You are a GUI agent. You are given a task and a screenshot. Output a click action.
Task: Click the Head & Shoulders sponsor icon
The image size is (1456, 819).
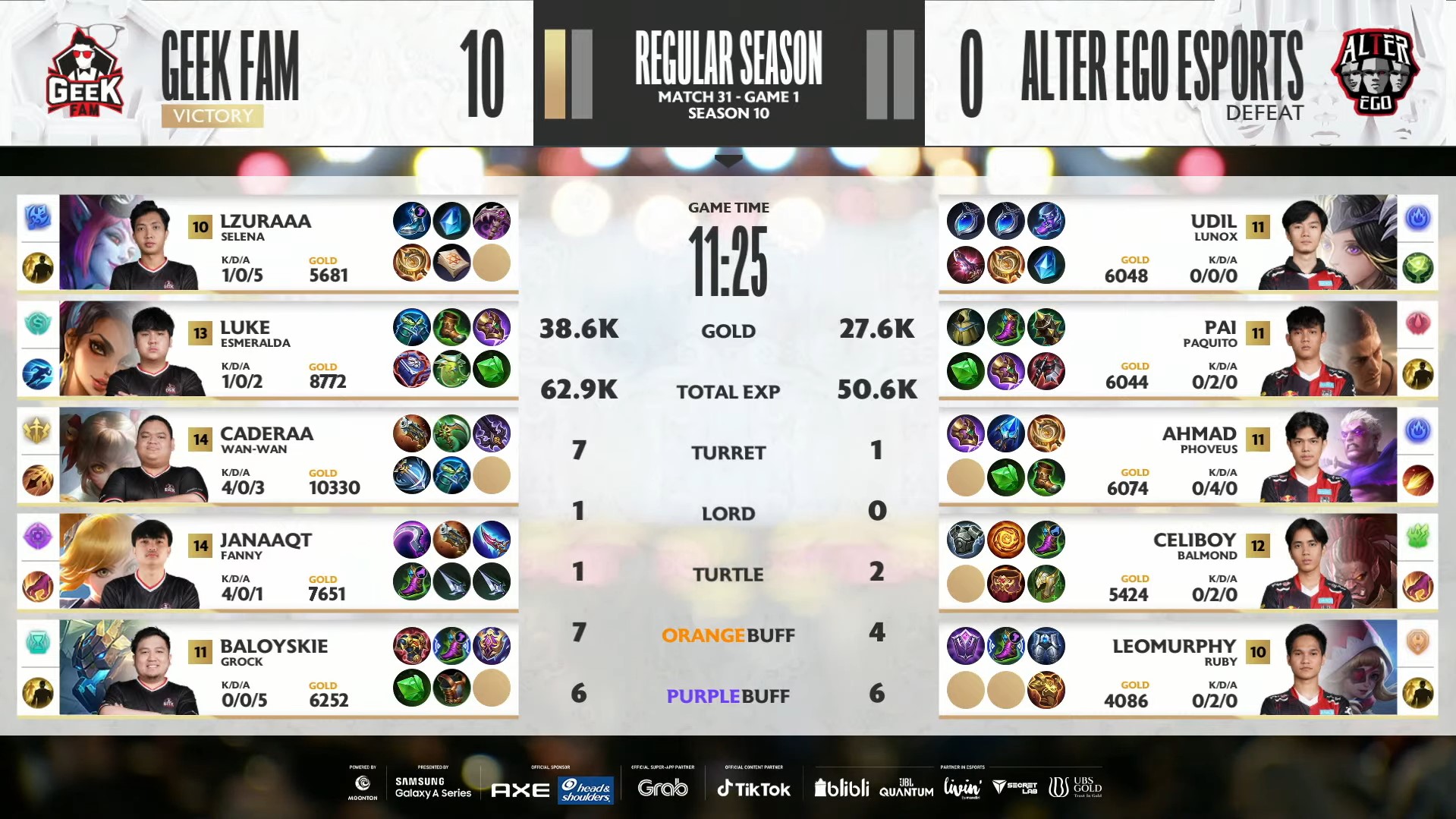(x=584, y=789)
